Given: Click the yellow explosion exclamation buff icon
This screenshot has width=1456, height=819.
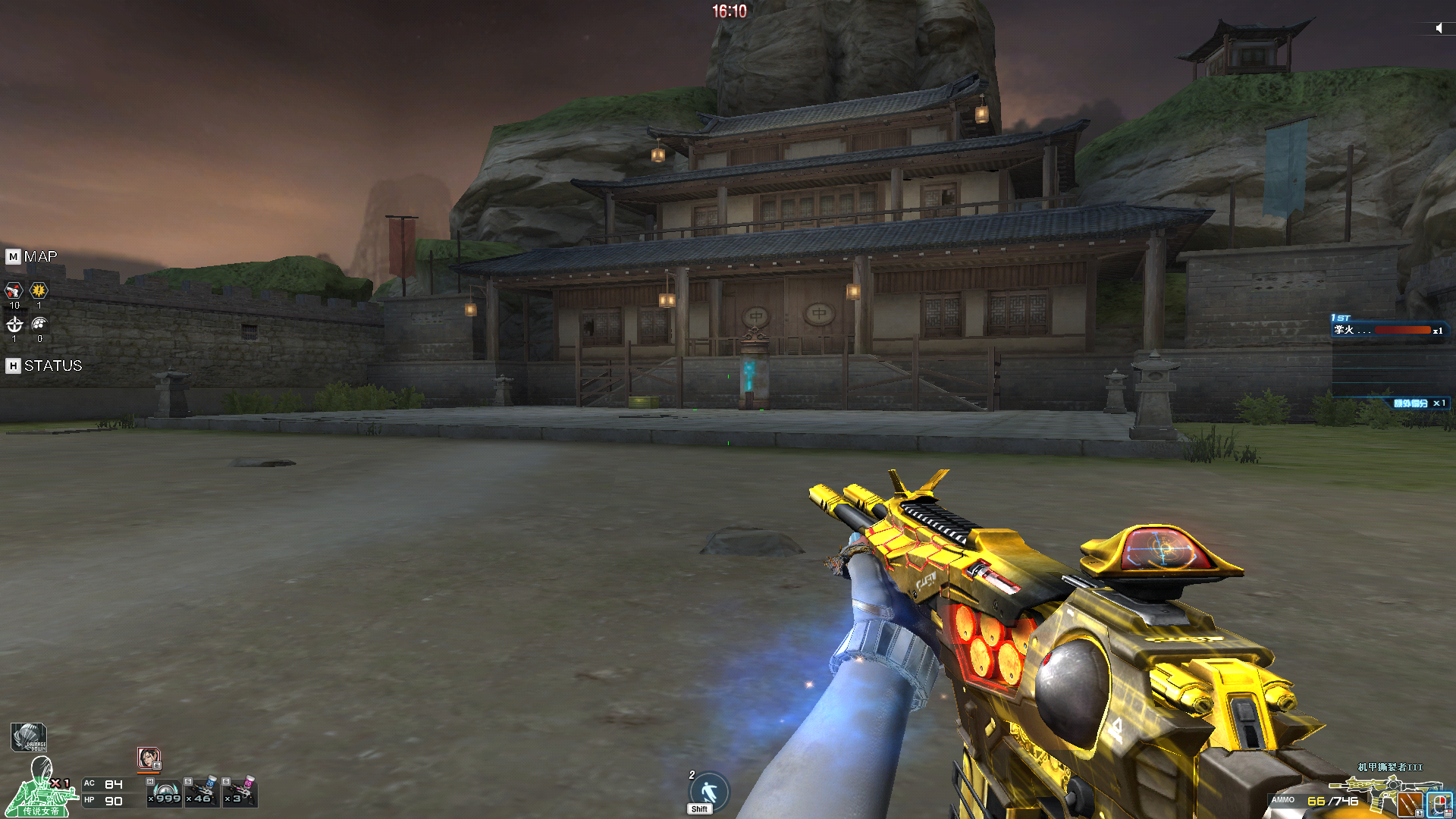Looking at the screenshot, I should coord(39,290).
